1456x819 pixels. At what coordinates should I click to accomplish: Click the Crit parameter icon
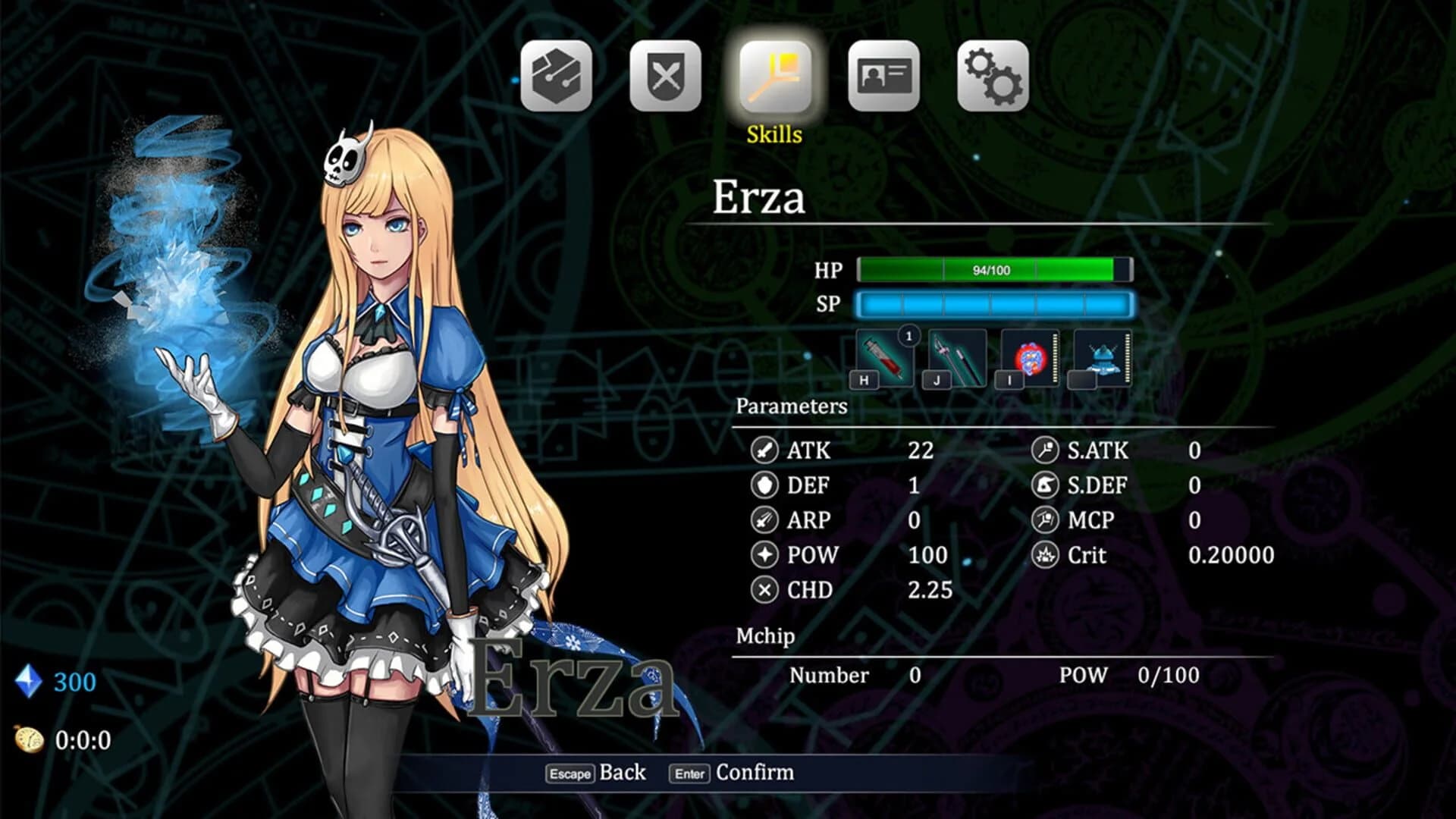1045,556
